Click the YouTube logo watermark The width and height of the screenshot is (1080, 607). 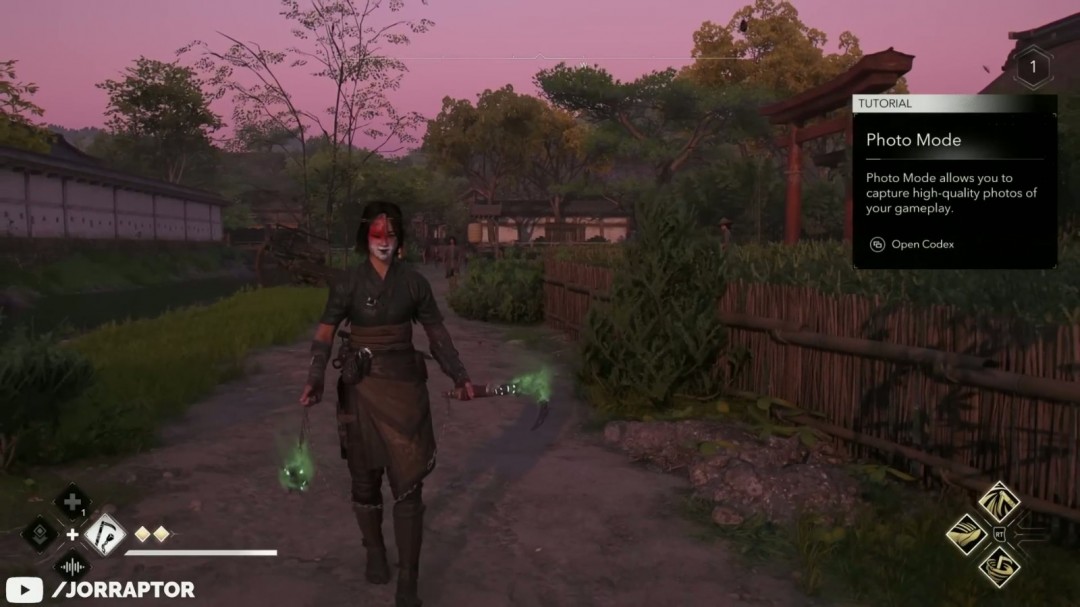(23, 590)
